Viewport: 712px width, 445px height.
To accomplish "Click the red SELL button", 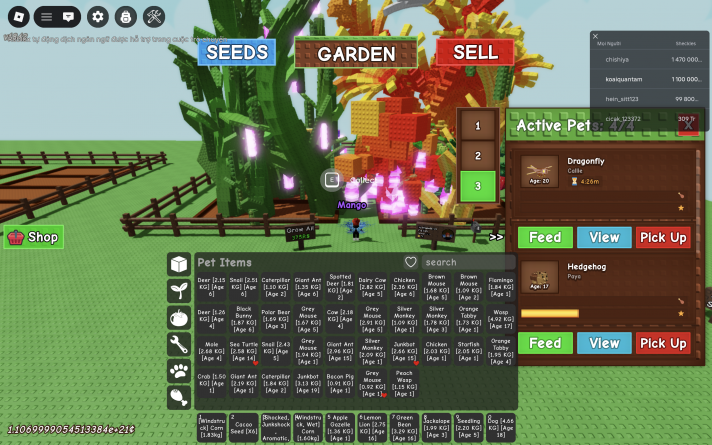I will pyautogui.click(x=474, y=51).
